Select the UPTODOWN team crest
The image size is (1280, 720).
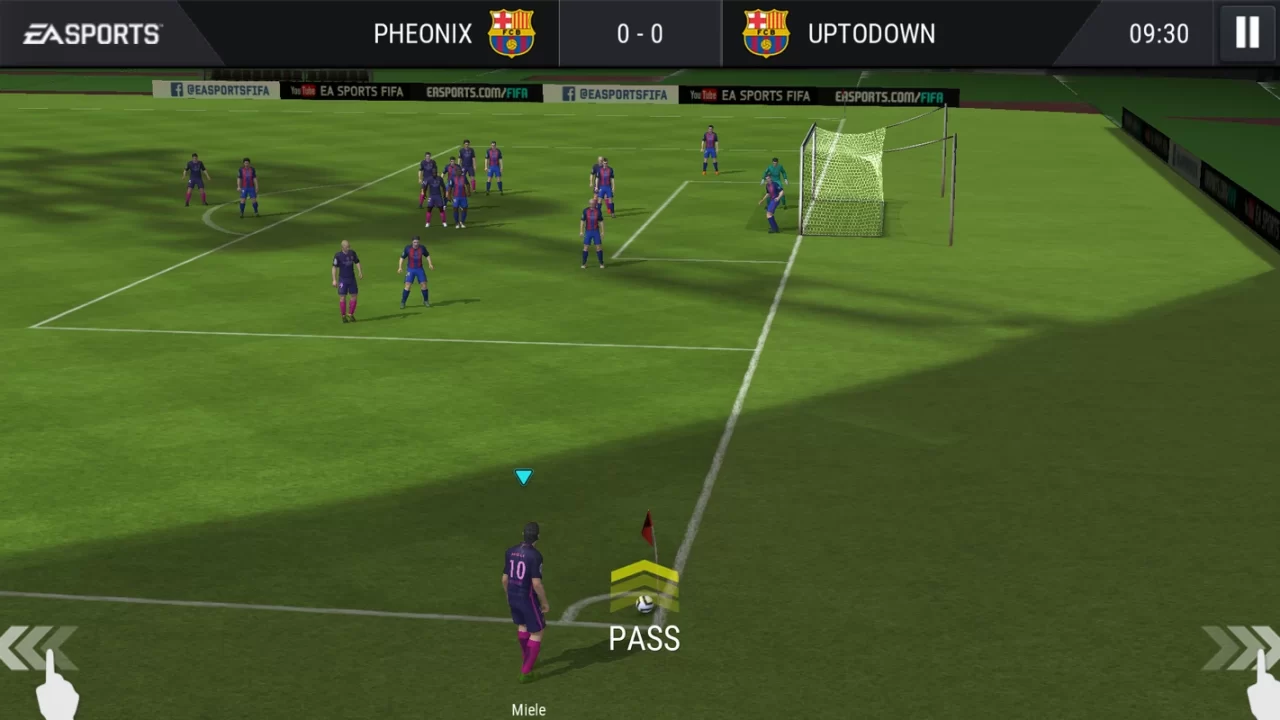(x=766, y=33)
